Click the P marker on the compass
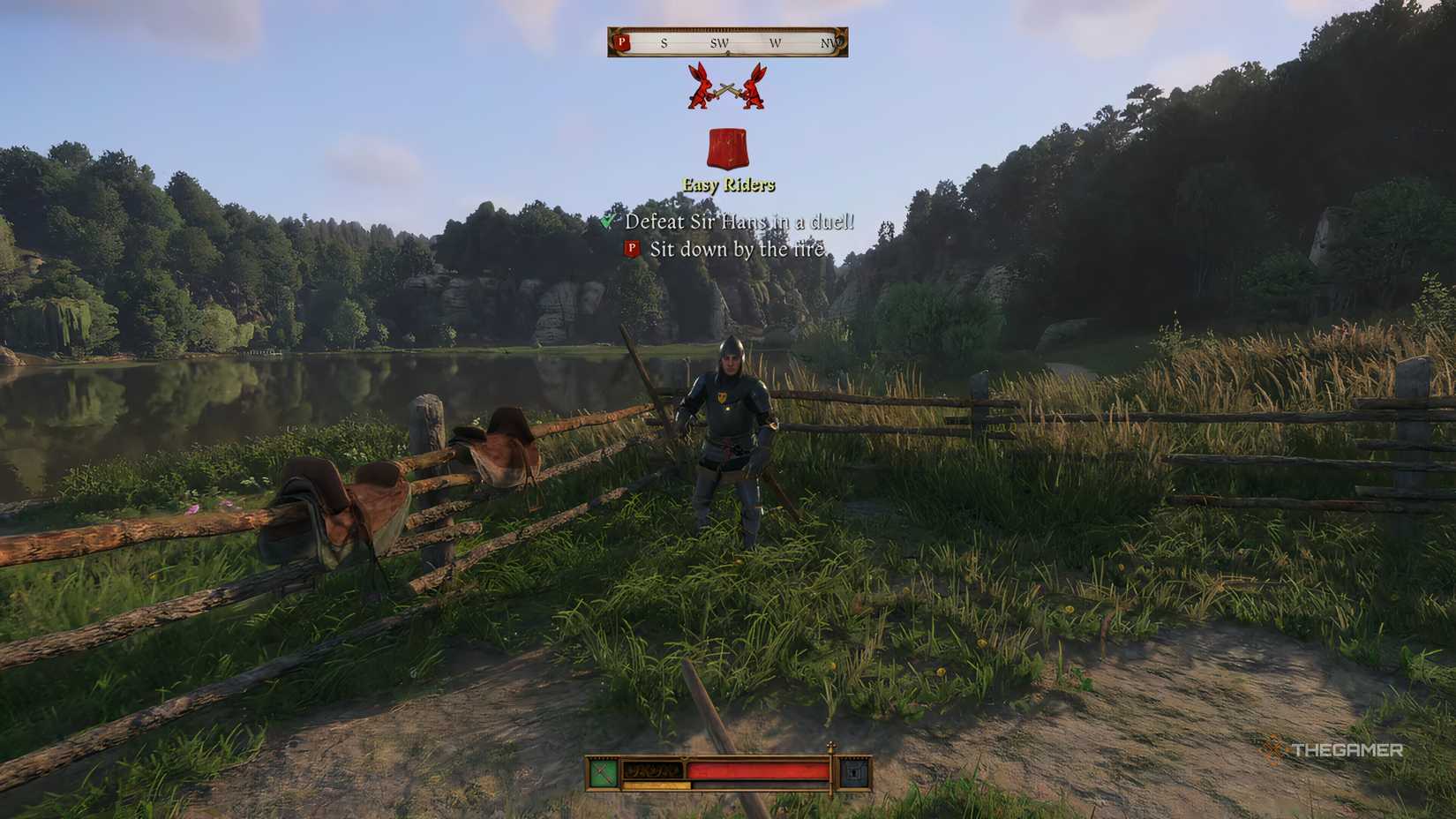 [622, 44]
